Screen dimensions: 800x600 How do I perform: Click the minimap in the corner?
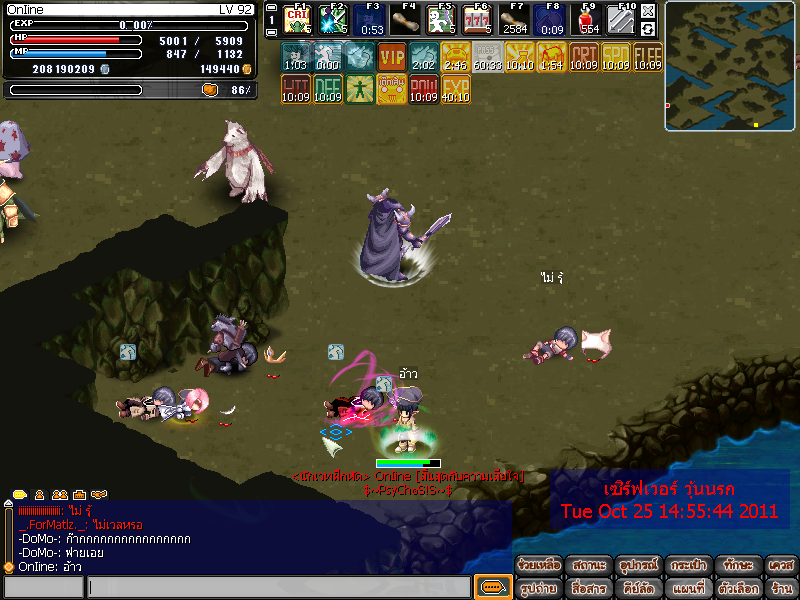(x=730, y=66)
